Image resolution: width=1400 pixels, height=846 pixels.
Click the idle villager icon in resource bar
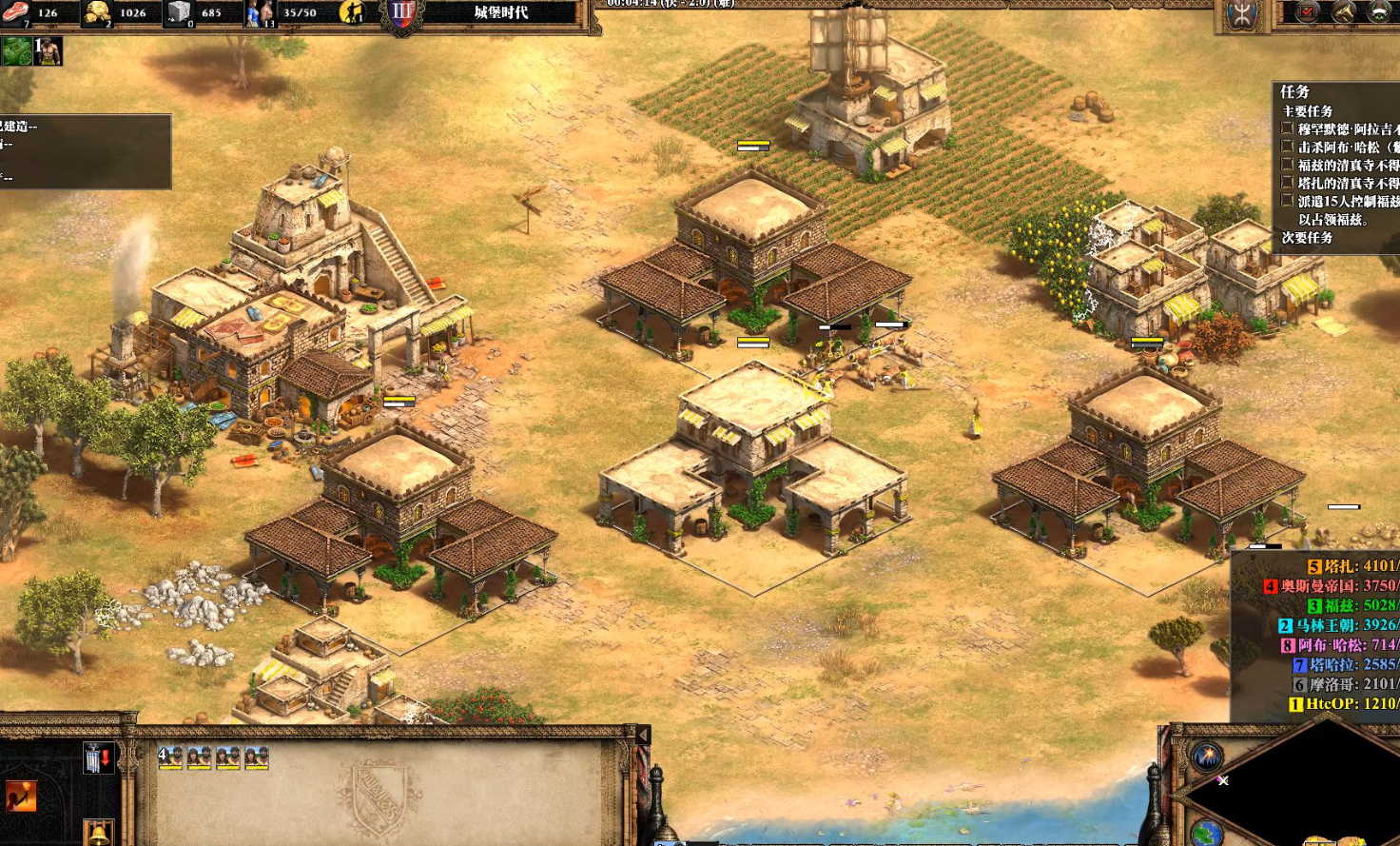point(352,12)
